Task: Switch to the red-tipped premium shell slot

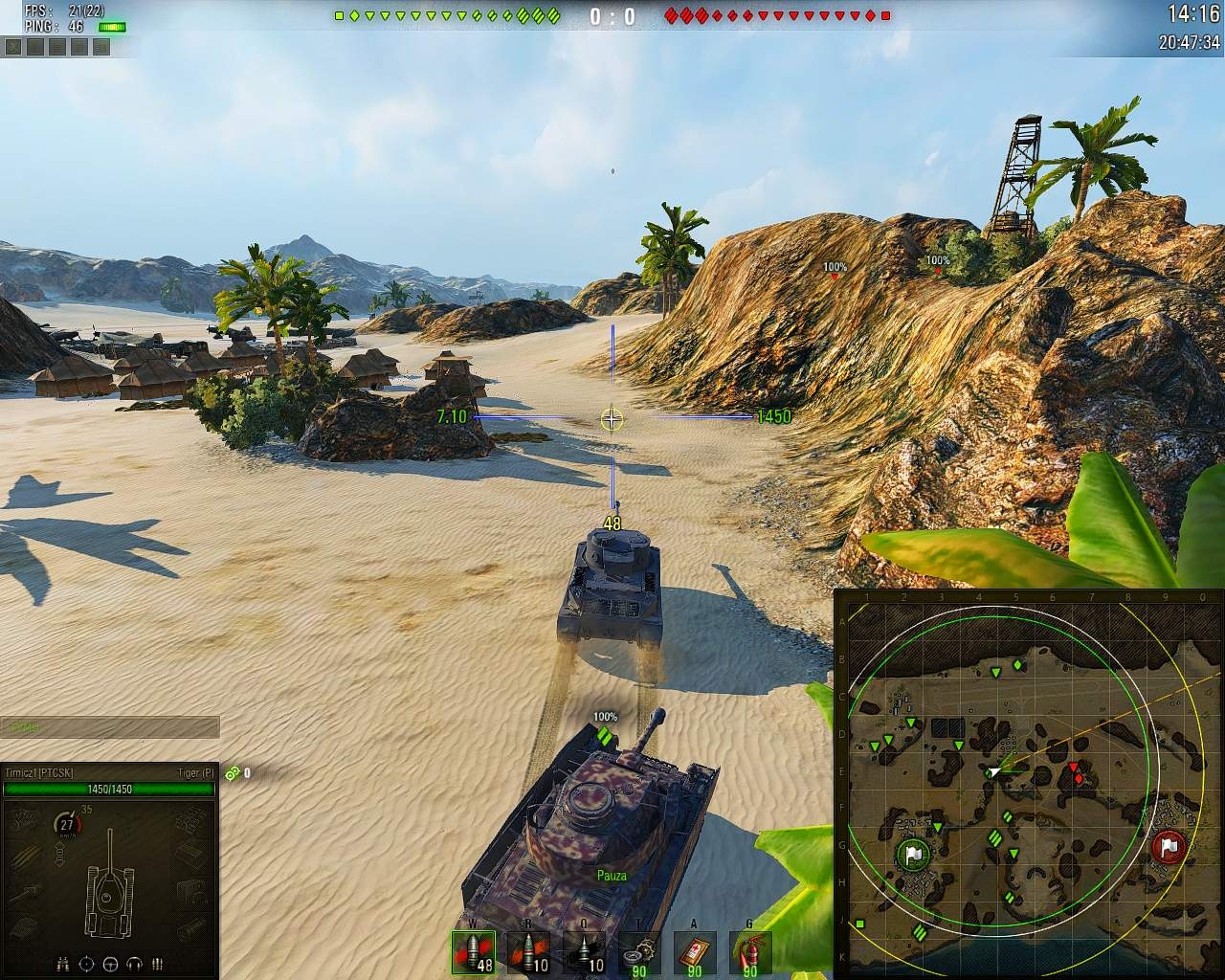Action: (529, 953)
